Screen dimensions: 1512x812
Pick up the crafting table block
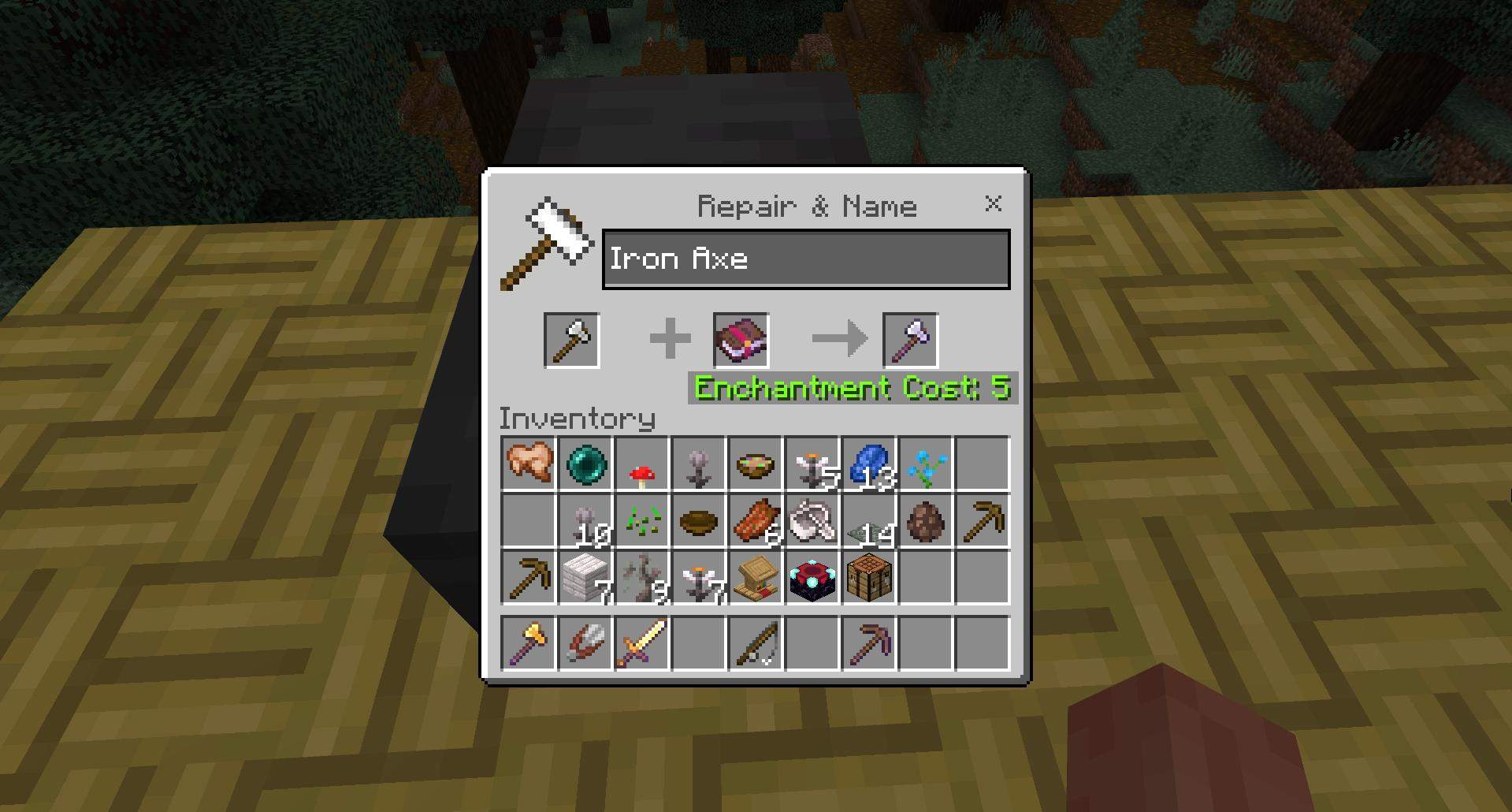868,578
